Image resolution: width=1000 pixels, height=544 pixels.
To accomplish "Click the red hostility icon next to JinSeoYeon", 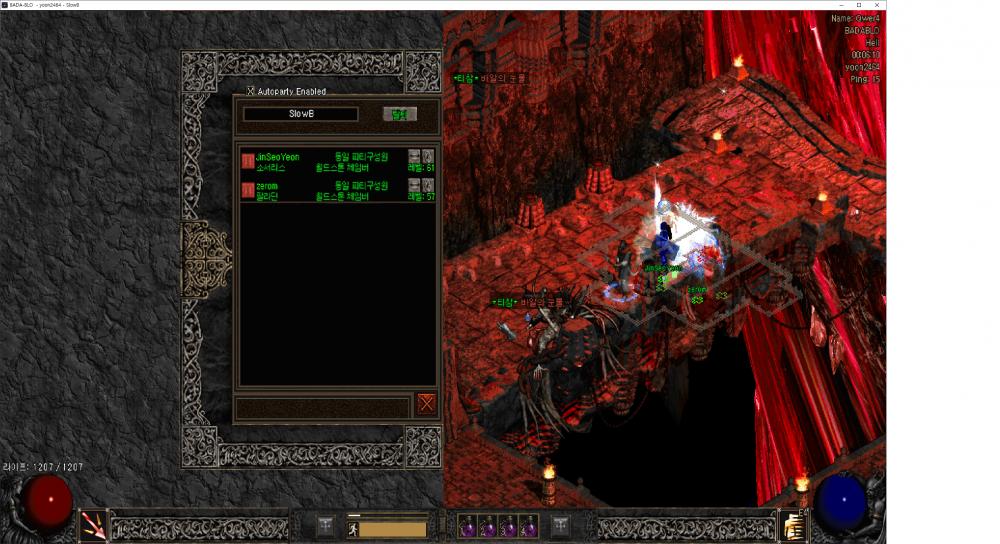I will pyautogui.click(x=247, y=161).
